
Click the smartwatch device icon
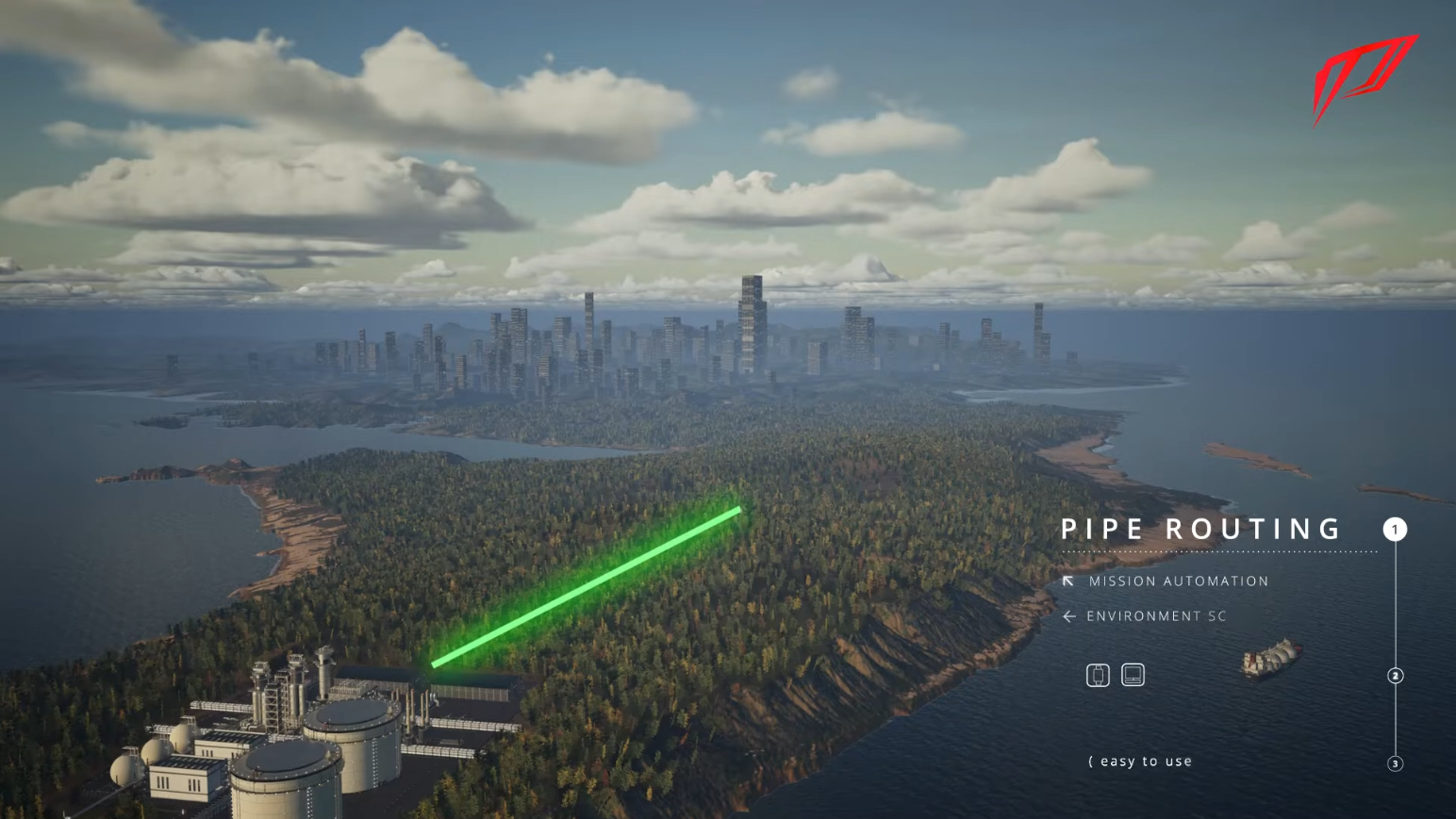1098,675
